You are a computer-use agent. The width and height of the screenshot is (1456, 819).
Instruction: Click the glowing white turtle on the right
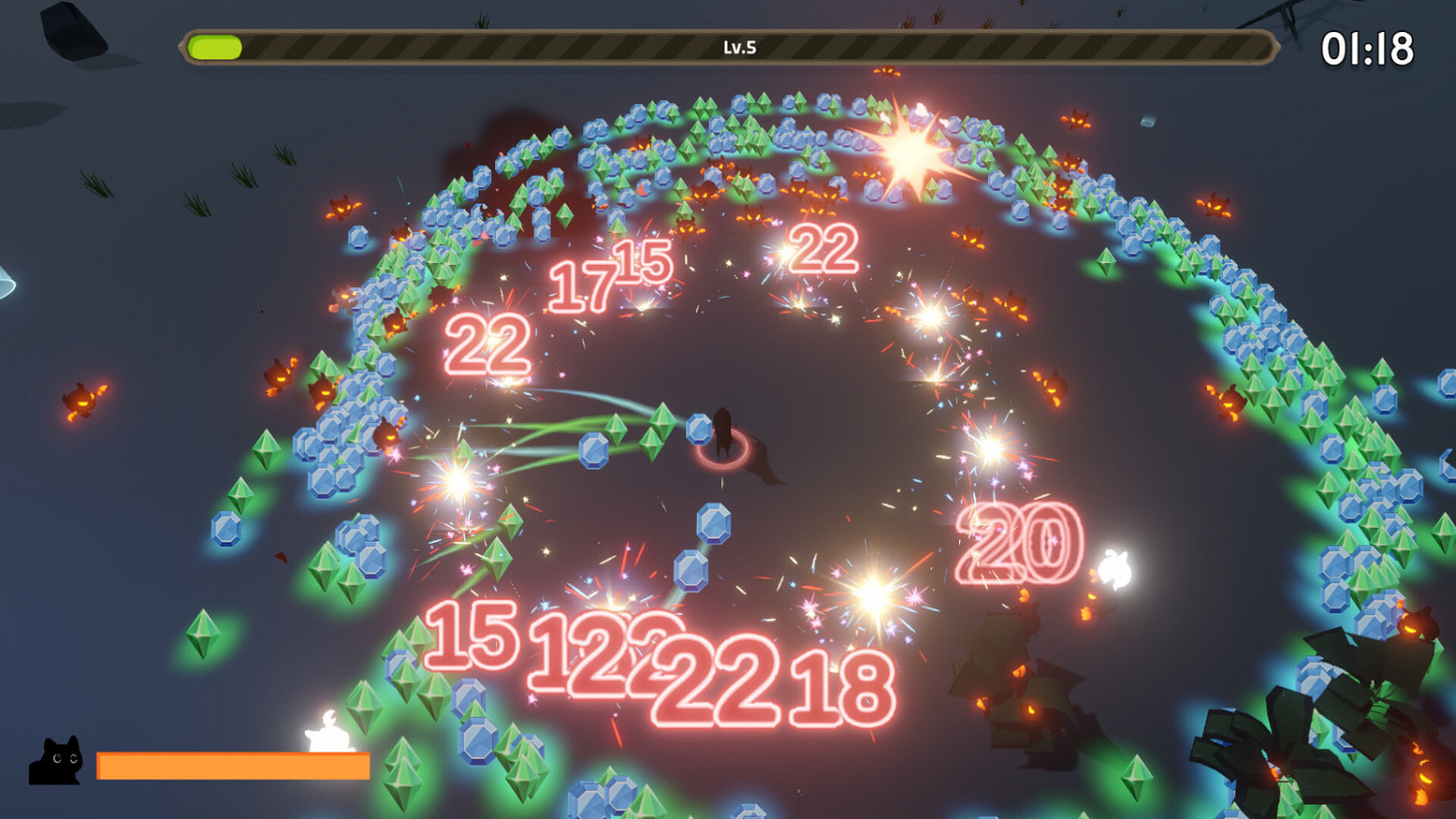coord(1114,568)
